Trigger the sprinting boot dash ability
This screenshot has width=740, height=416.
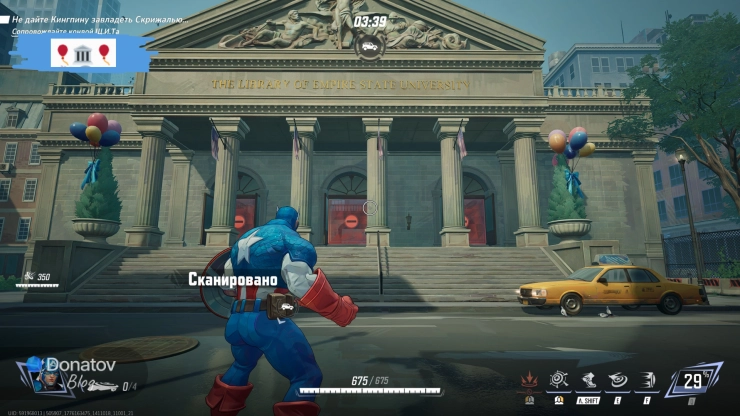pyautogui.click(x=588, y=379)
